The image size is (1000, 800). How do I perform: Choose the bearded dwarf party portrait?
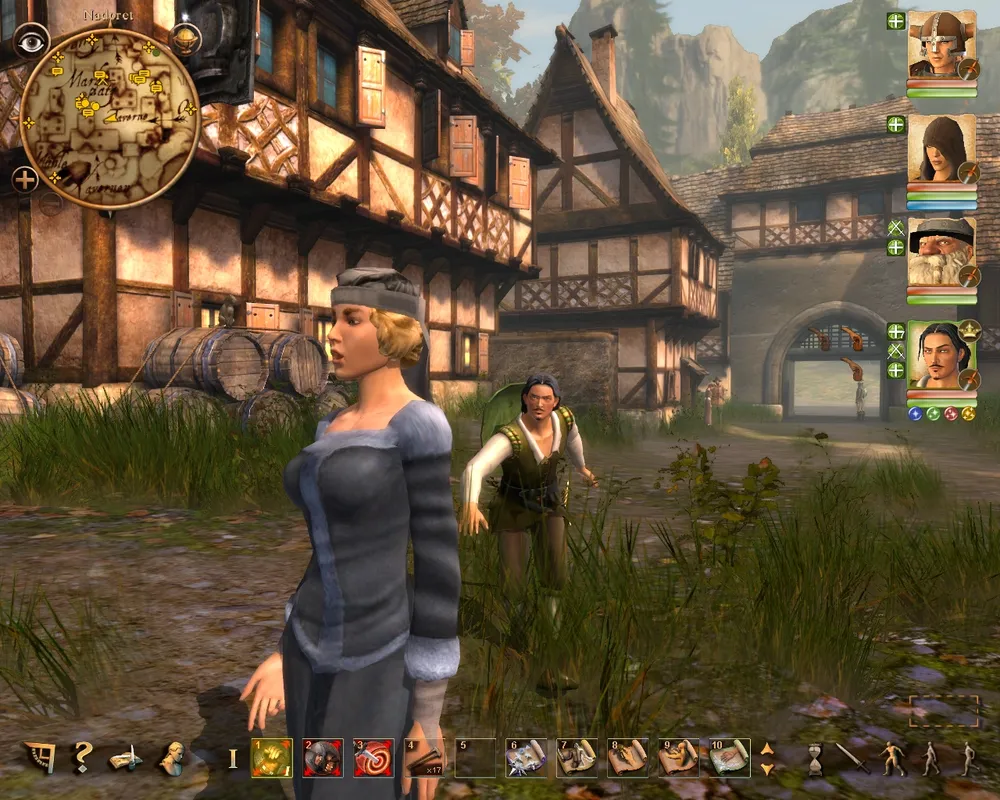point(941,252)
